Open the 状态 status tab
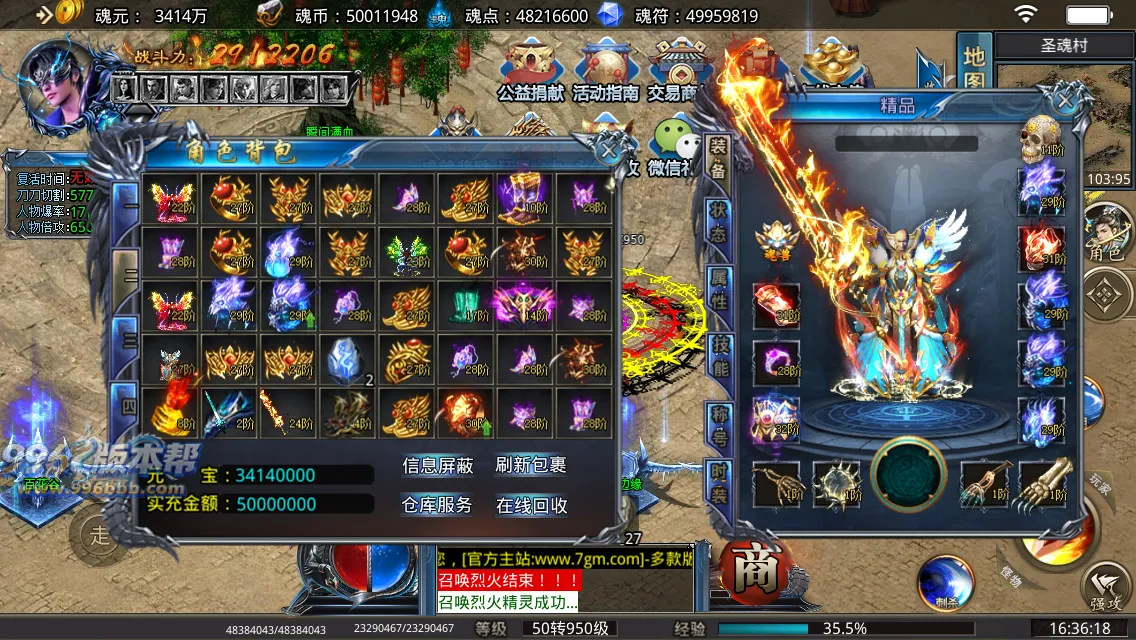 click(718, 222)
